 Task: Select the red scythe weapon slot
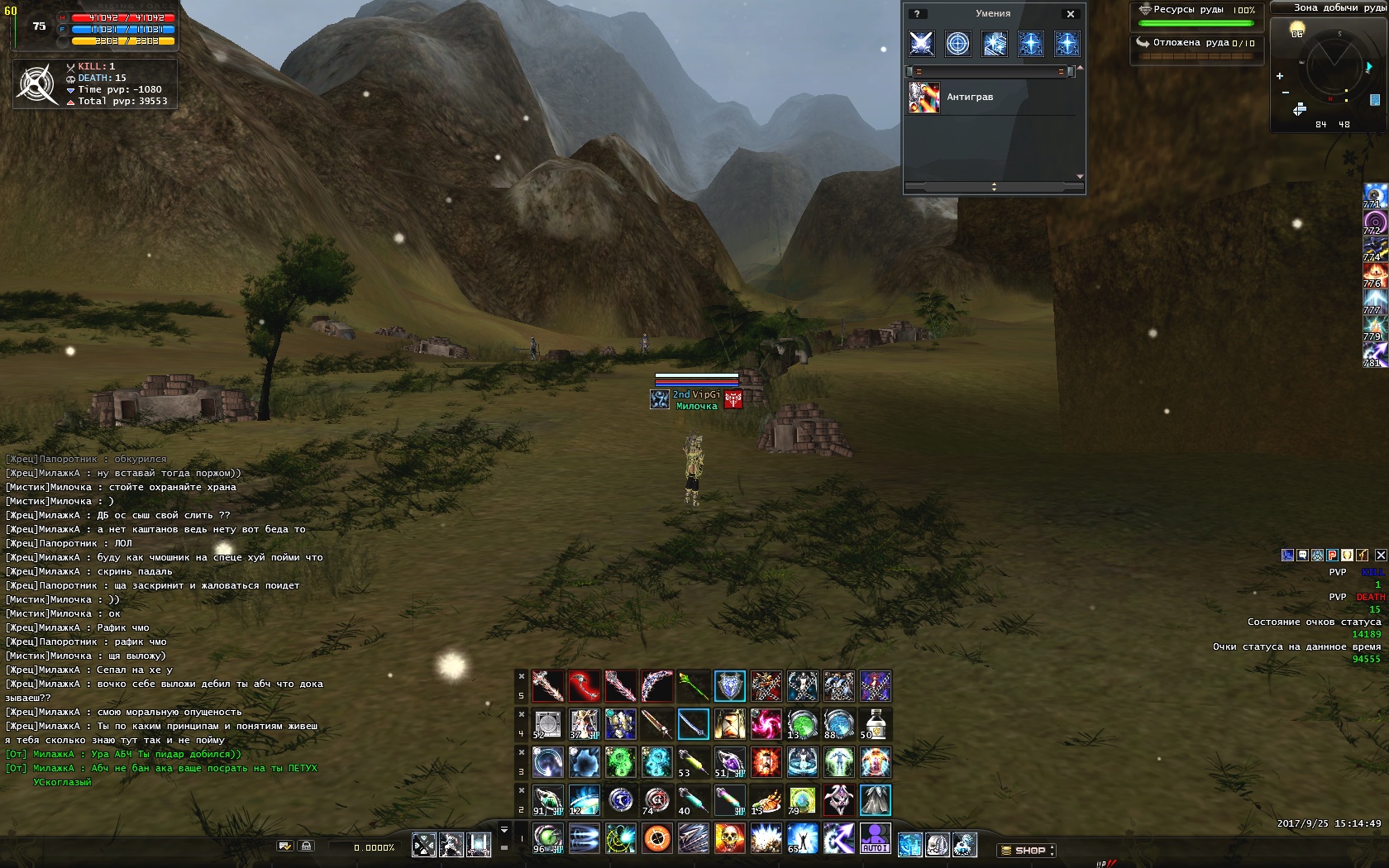tap(584, 686)
